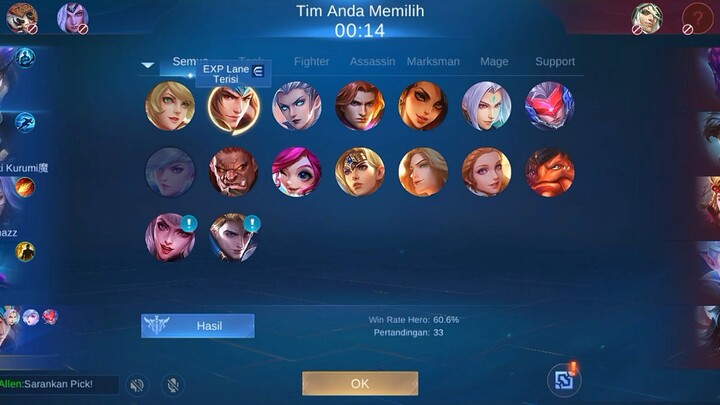Pick the pink-haired girl hero portrait
This screenshot has width=720, height=405.
click(x=297, y=172)
